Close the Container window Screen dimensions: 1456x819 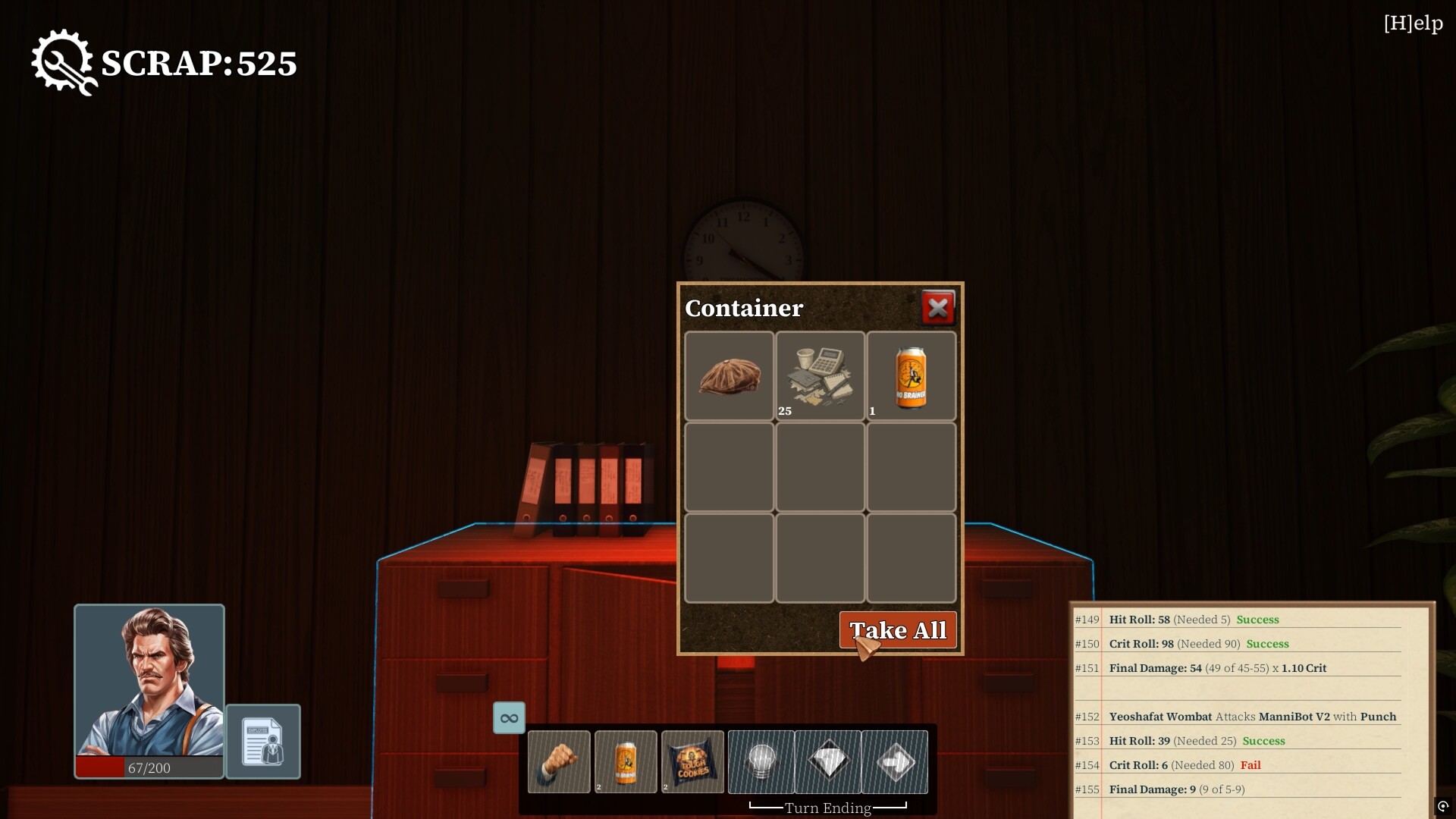click(x=938, y=307)
